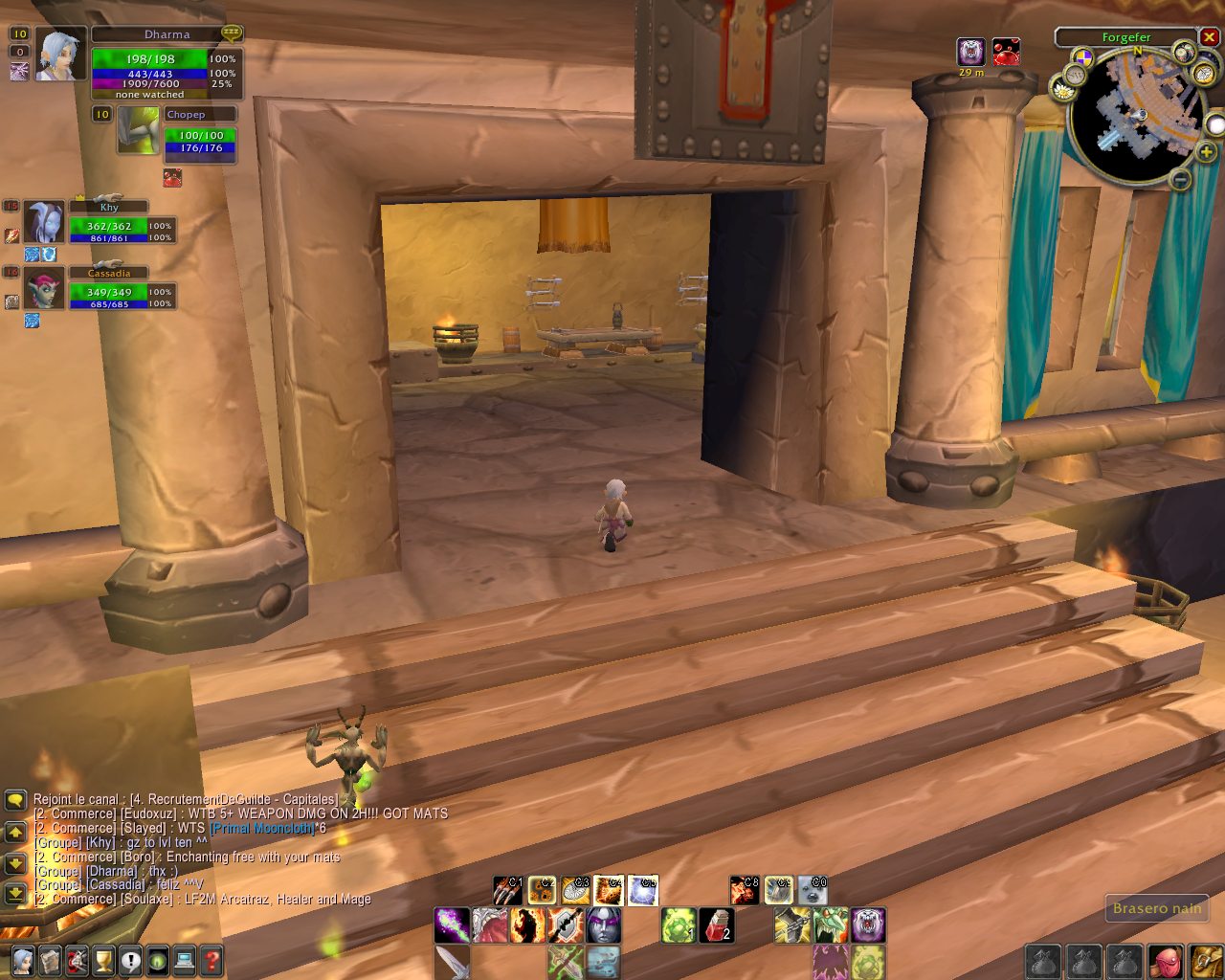Jump chat to bottom with underlined arrow

14,894
